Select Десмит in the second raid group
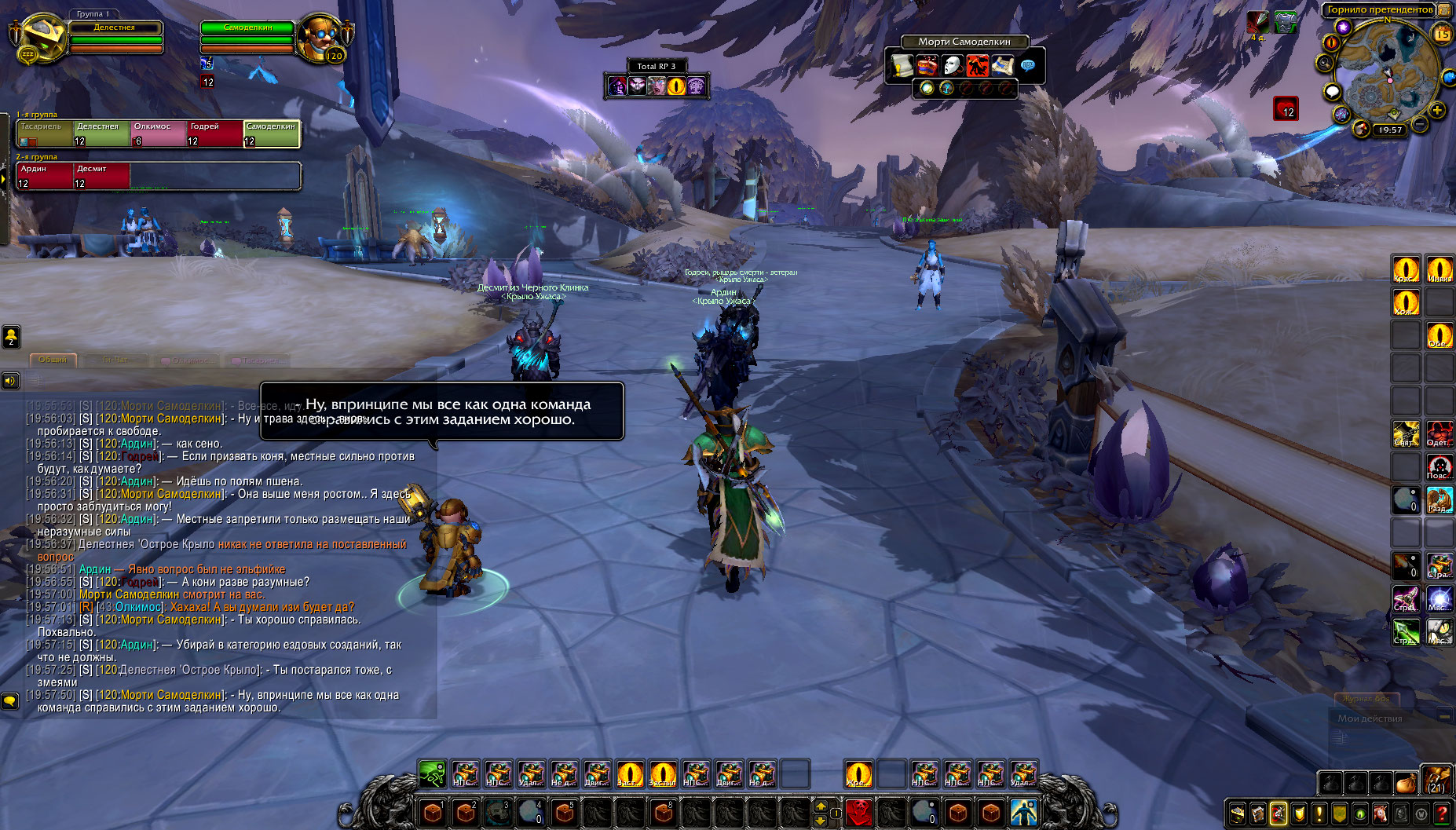 point(101,176)
